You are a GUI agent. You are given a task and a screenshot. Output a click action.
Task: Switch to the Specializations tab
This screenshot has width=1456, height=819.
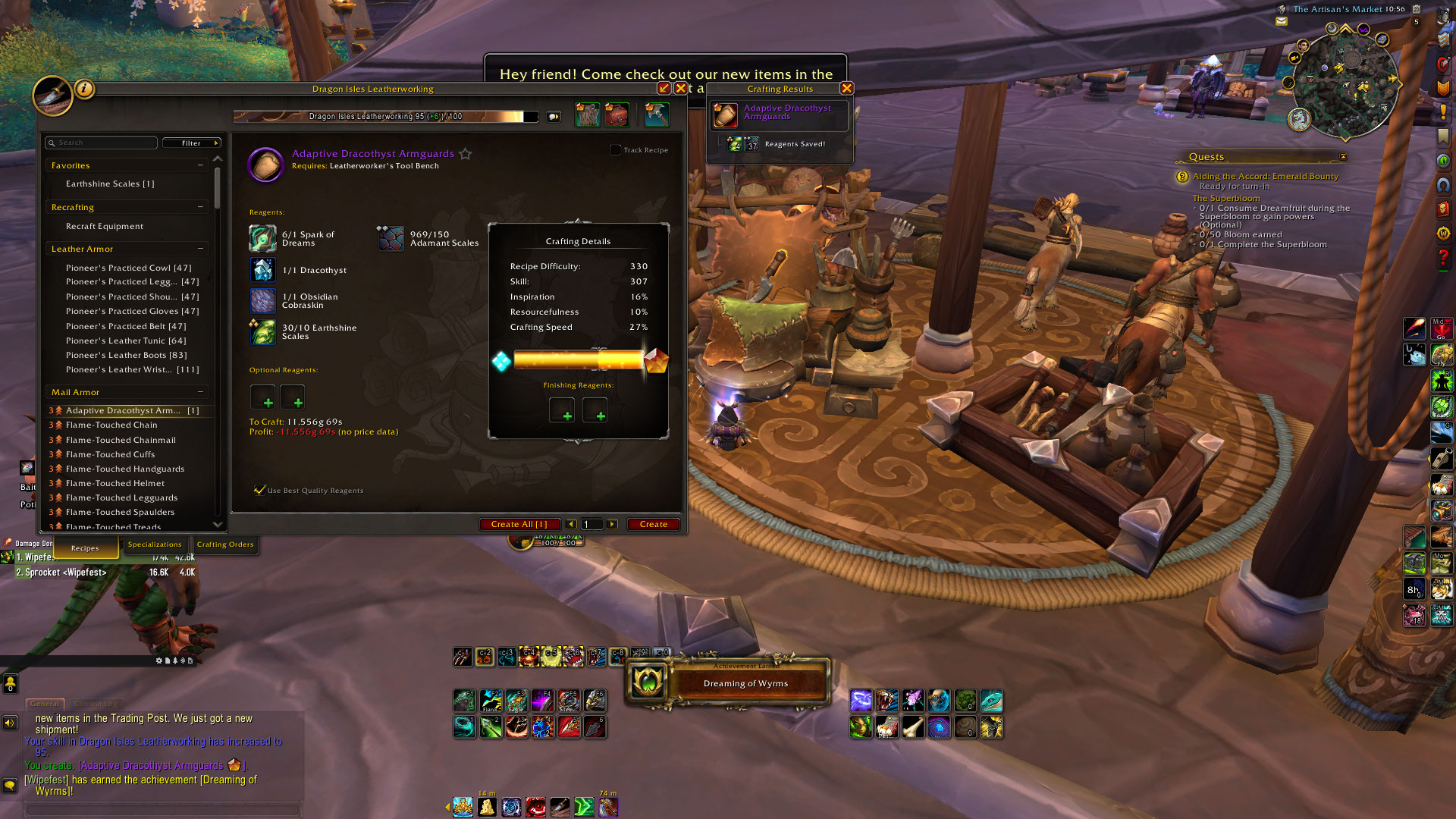click(155, 544)
